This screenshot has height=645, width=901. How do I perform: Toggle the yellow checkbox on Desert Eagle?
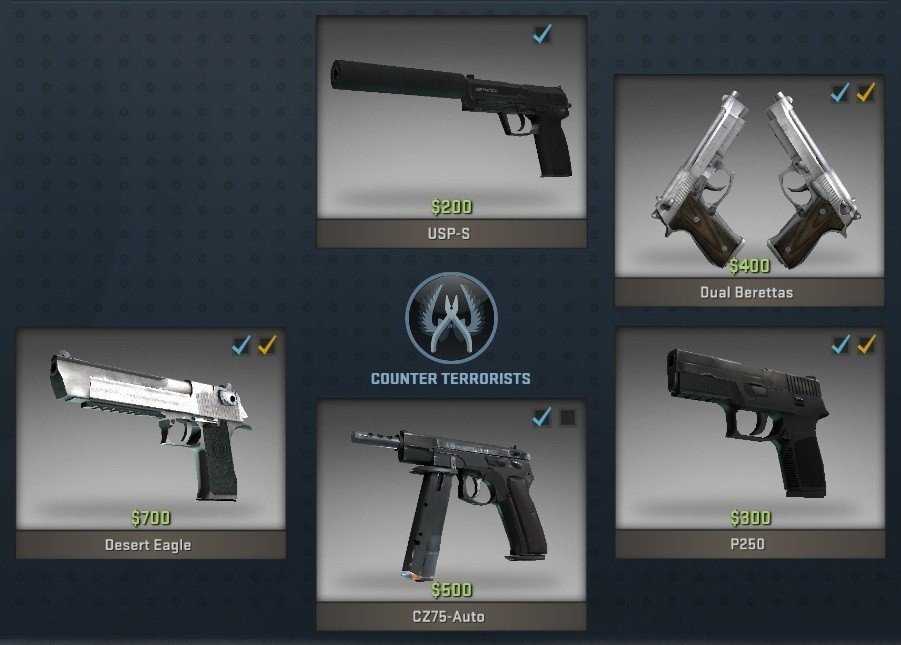[x=267, y=346]
